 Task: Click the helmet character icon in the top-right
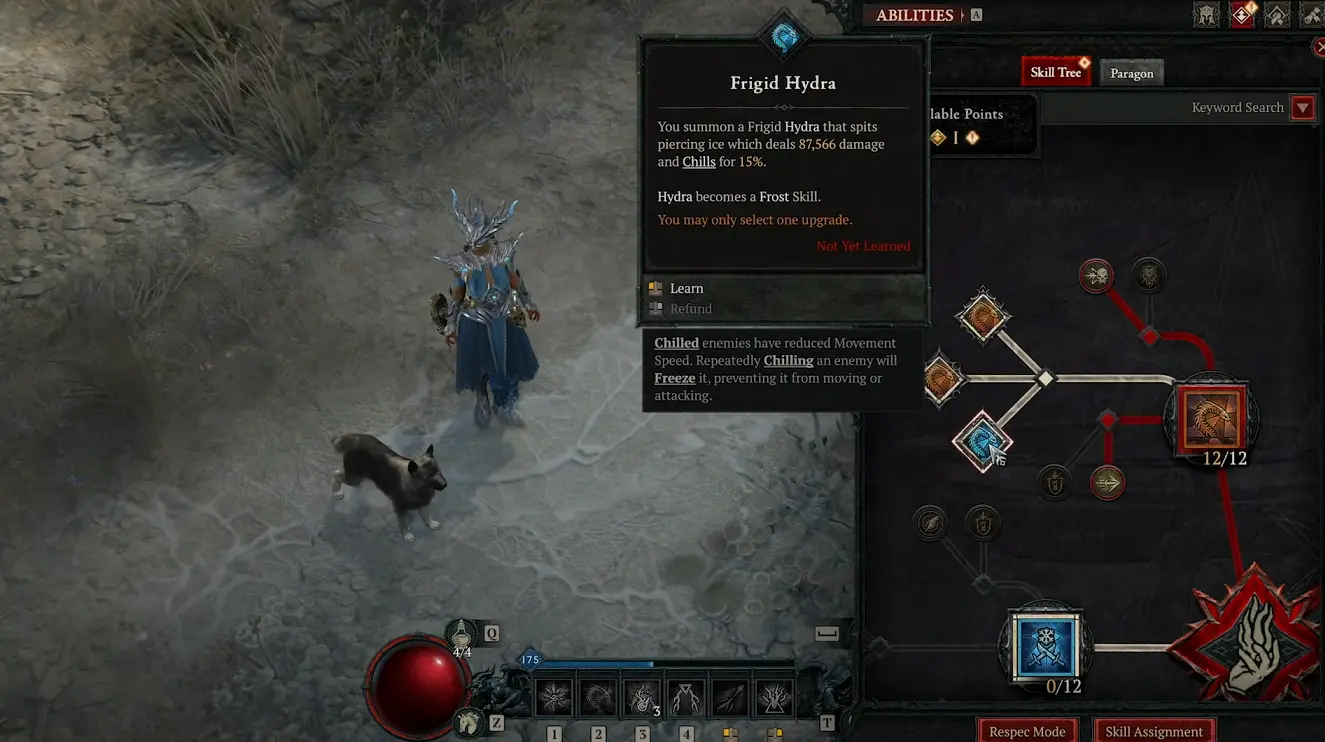(x=1206, y=14)
